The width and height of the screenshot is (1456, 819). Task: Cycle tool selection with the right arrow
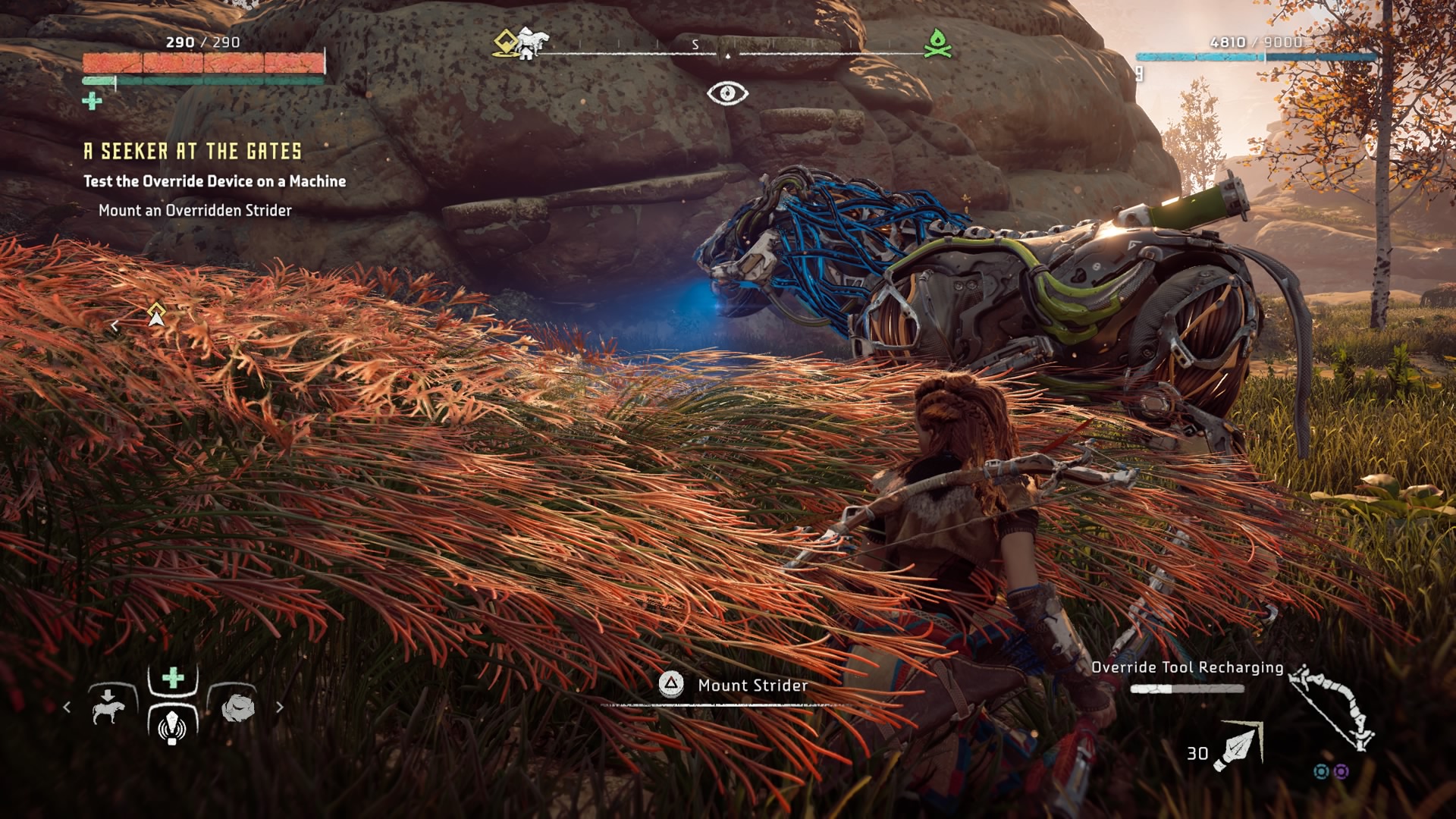280,707
